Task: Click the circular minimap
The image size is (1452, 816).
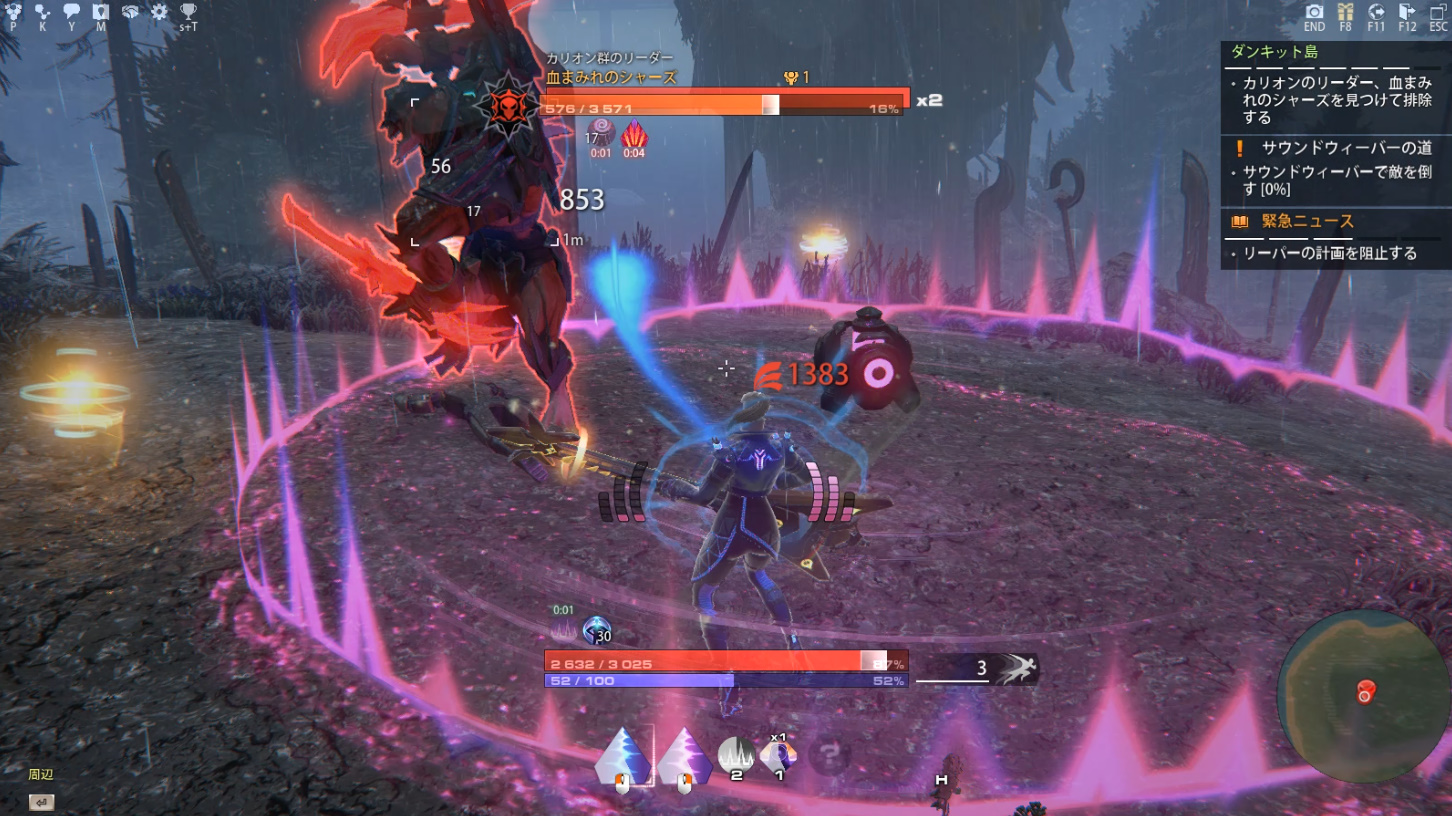Action: (x=1363, y=696)
